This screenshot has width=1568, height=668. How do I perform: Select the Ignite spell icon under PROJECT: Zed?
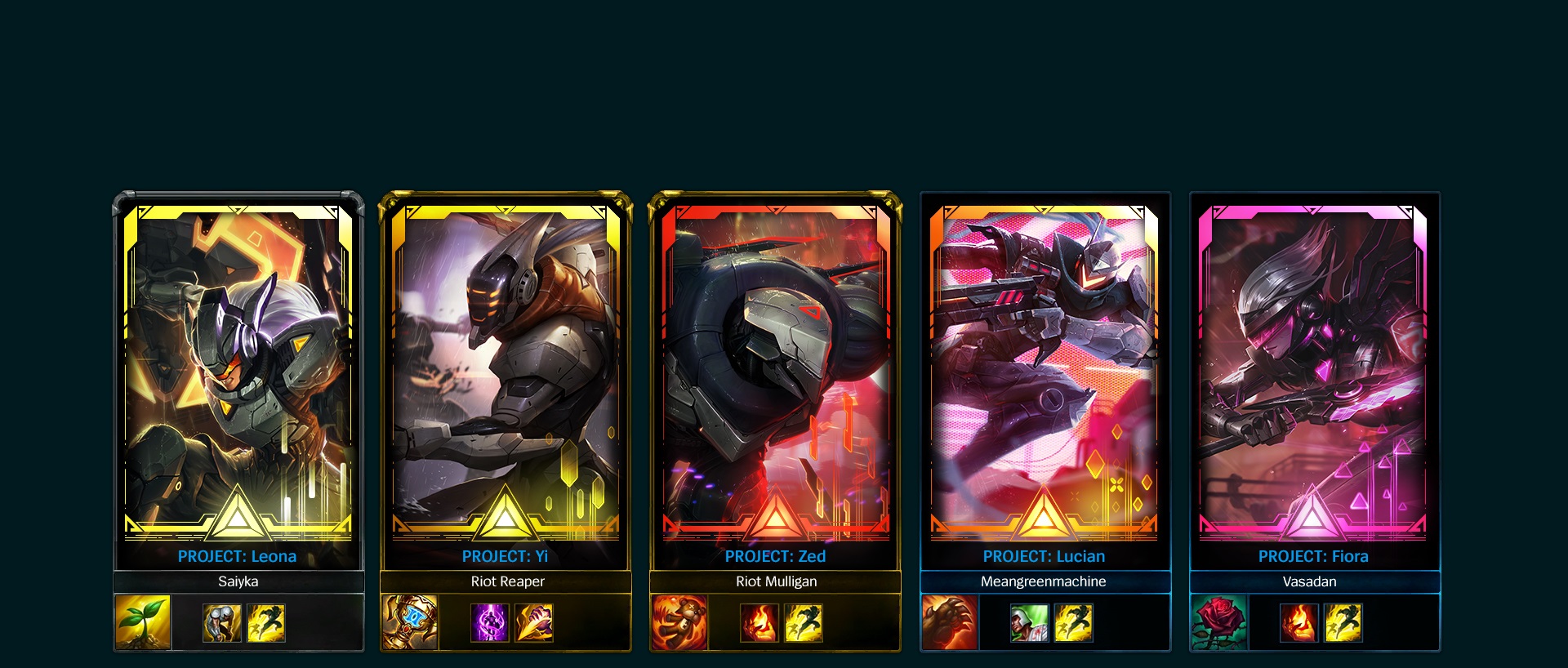point(760,621)
